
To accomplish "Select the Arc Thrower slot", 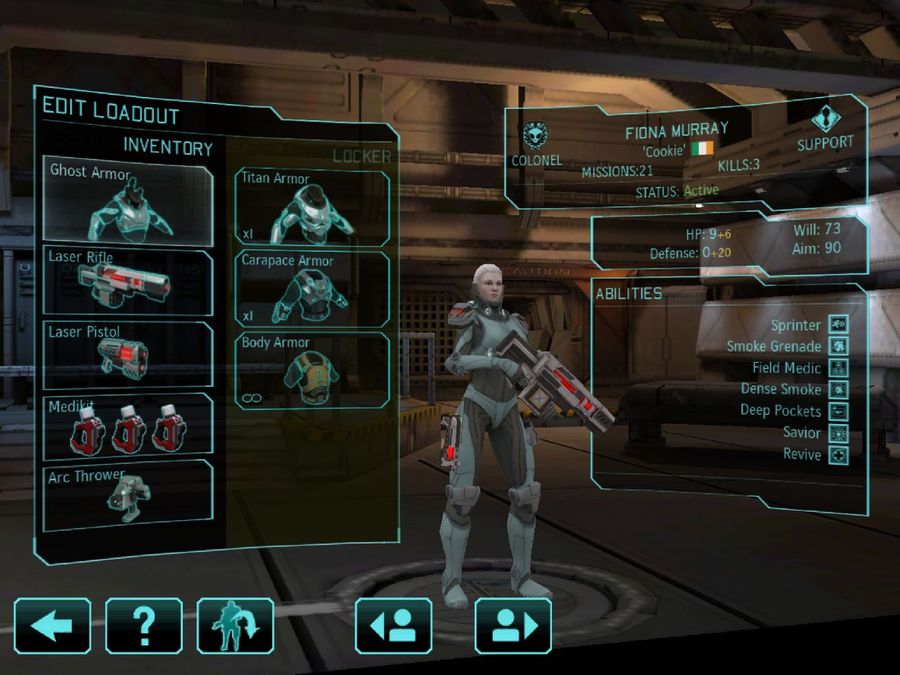I will pyautogui.click(x=128, y=495).
